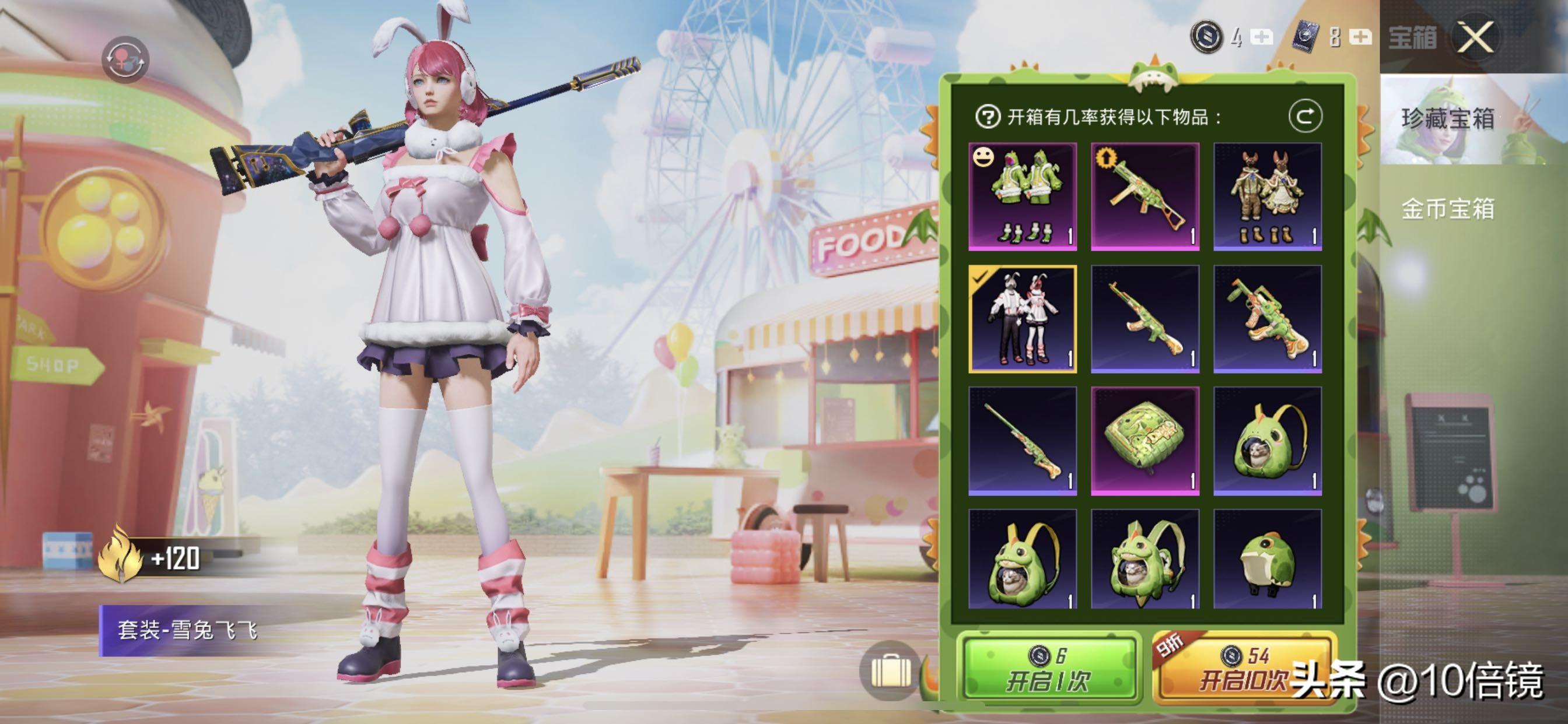Select the upgradable submachine gun skin
This screenshot has width=1568, height=724.
(1145, 196)
